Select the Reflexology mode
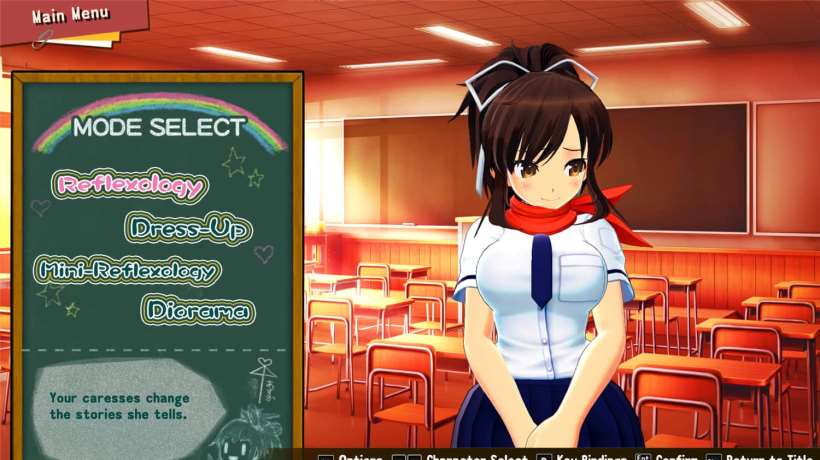Viewport: 820px width, 460px height. (x=131, y=185)
